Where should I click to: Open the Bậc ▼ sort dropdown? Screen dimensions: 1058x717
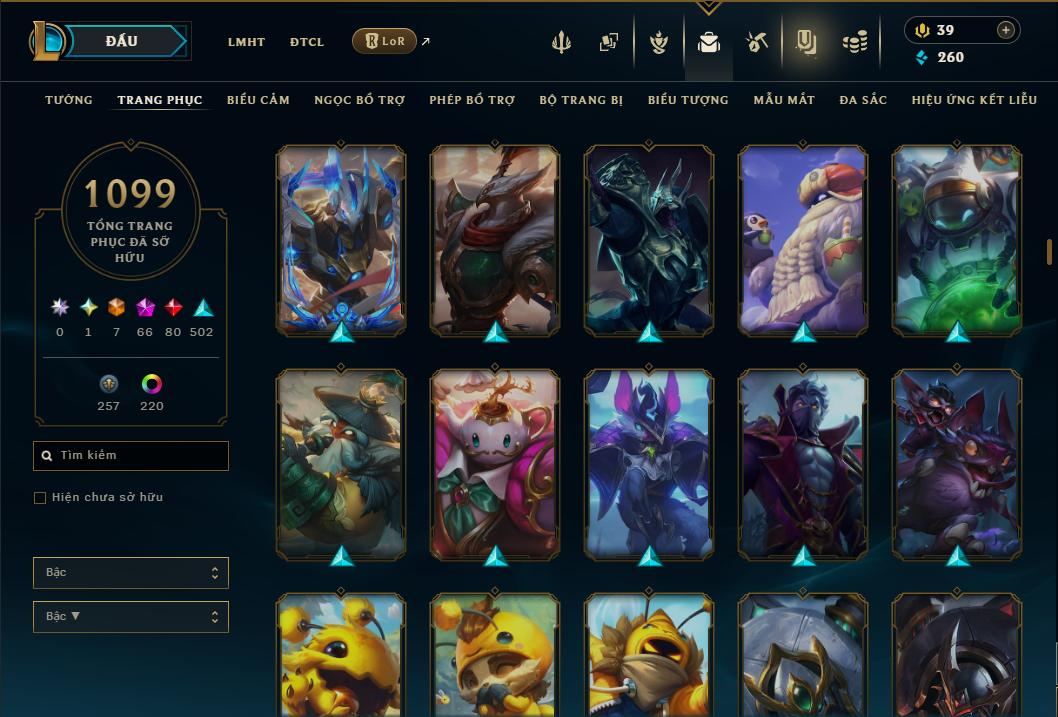[x=130, y=617]
